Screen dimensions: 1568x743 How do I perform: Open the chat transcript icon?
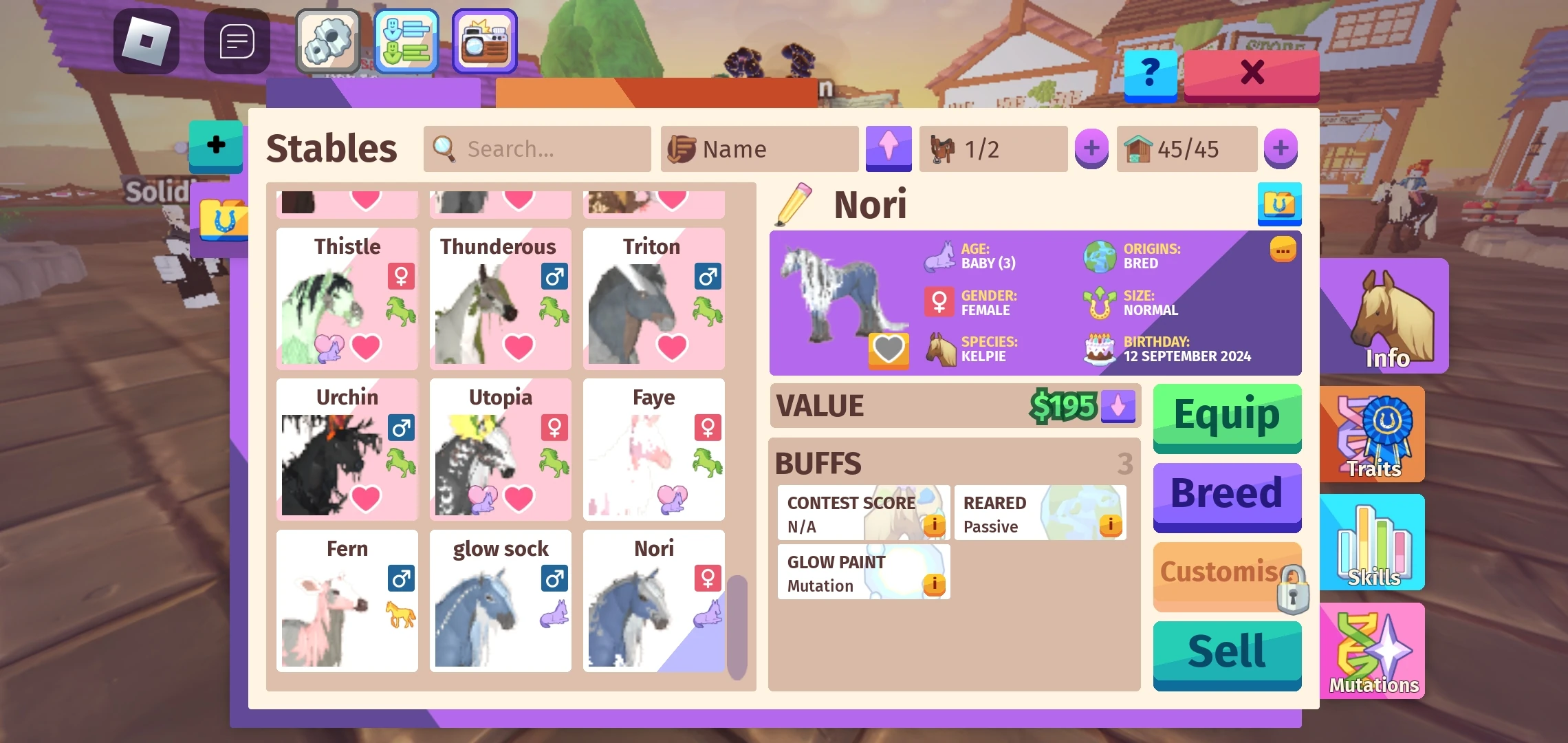pos(236,41)
